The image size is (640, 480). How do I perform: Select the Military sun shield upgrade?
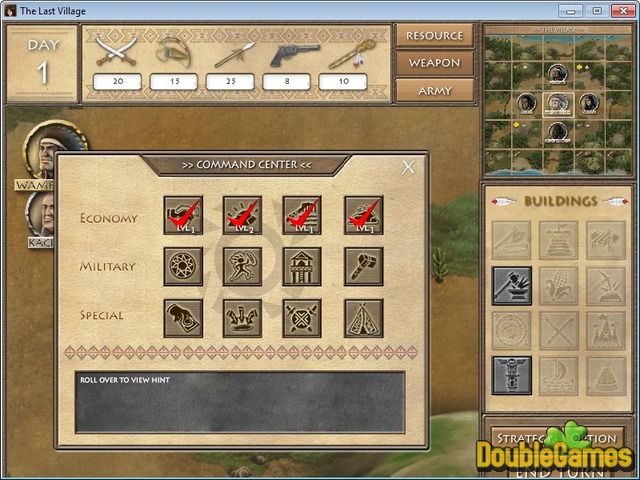(x=183, y=266)
